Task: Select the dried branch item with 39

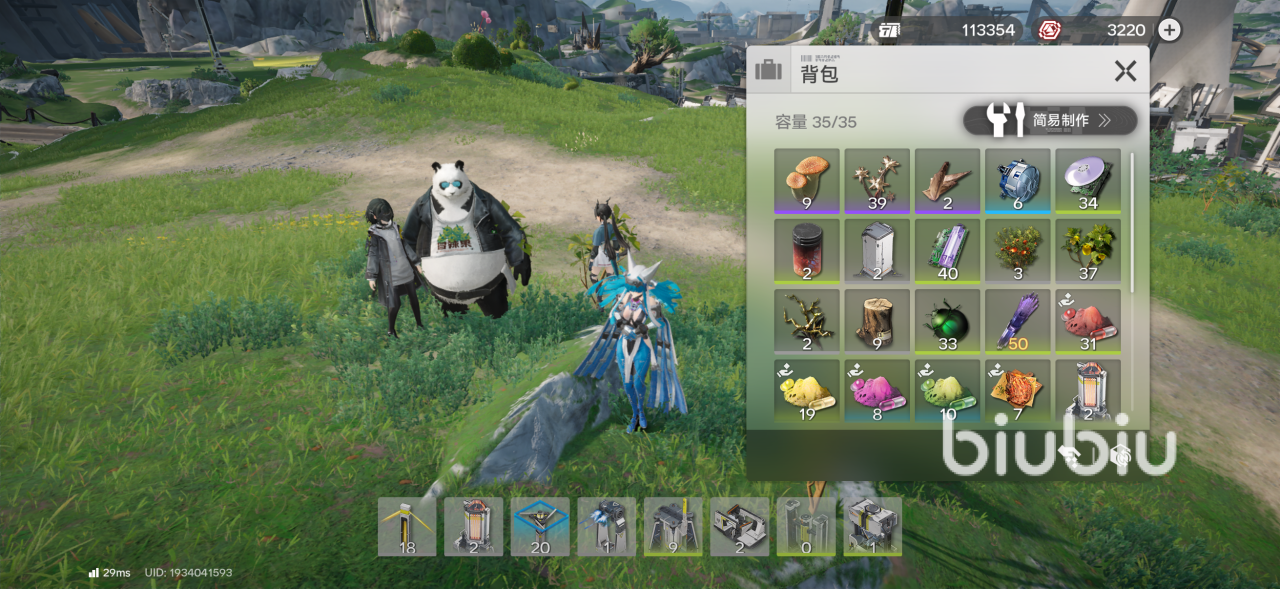Action: coord(877,181)
